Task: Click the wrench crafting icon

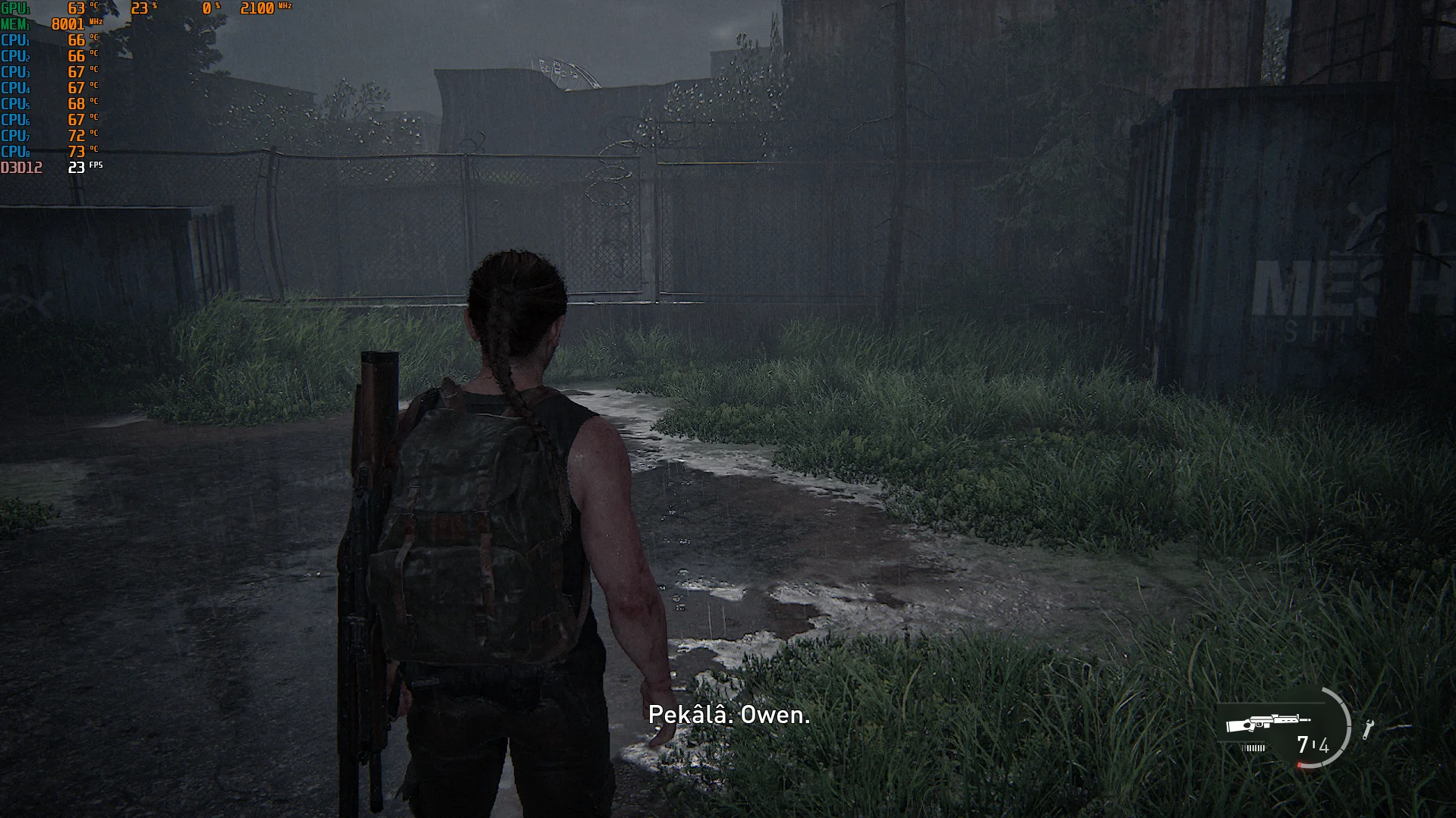Action: pyautogui.click(x=1368, y=729)
